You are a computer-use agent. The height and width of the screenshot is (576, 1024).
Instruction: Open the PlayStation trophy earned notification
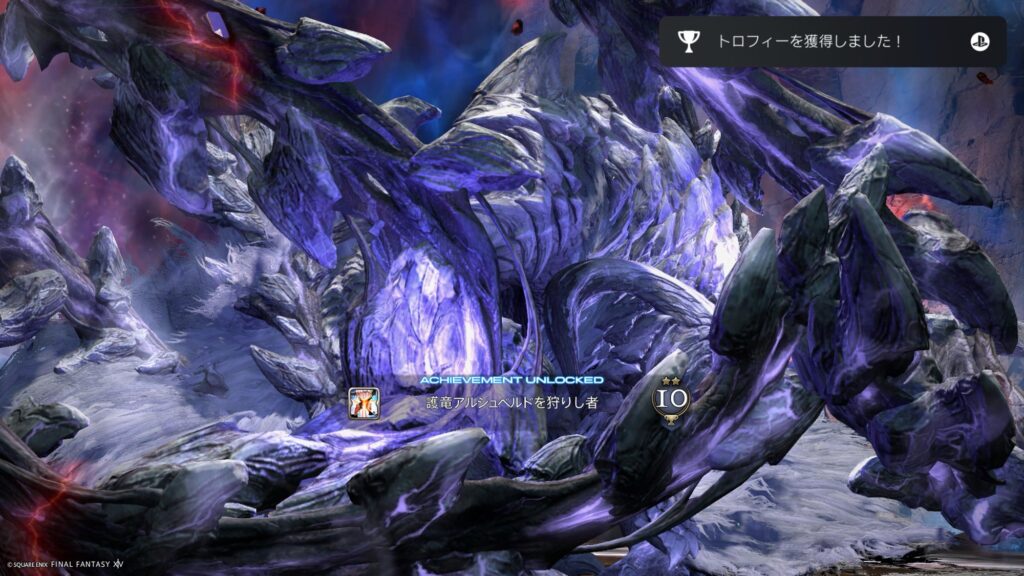coord(831,41)
